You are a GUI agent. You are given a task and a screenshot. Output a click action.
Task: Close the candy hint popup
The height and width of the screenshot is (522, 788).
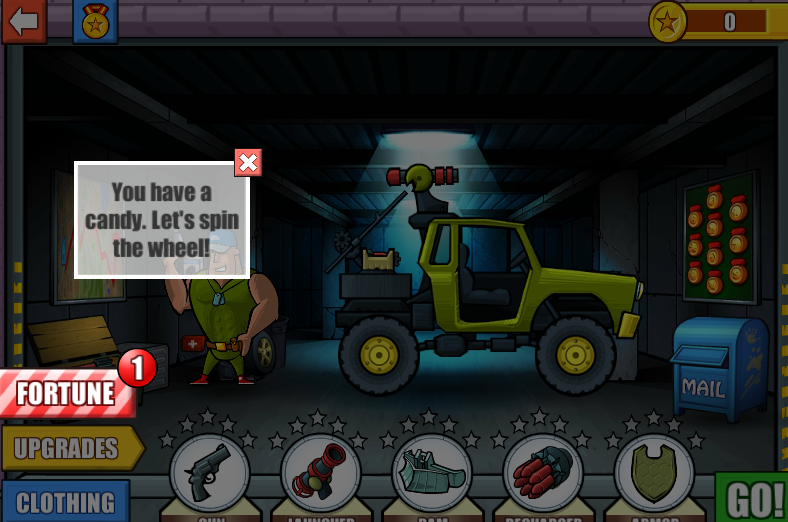click(x=248, y=162)
